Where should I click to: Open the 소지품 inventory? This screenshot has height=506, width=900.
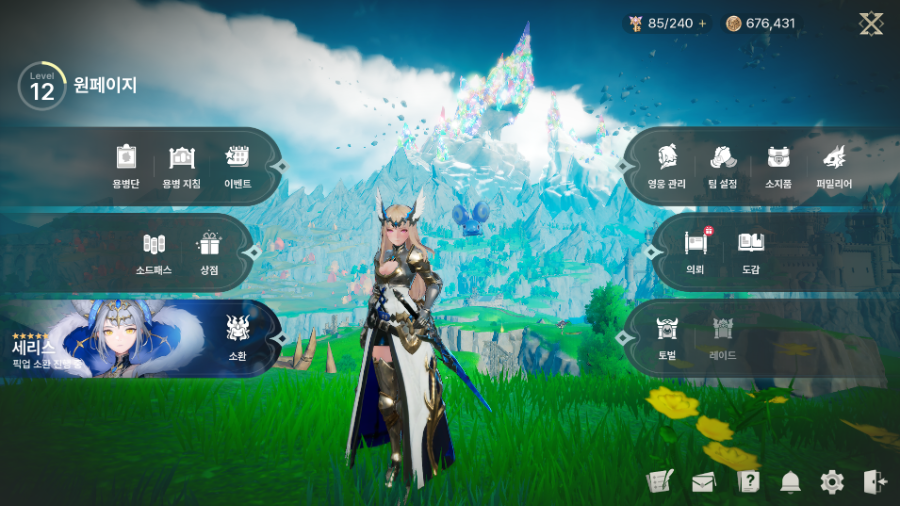779,166
